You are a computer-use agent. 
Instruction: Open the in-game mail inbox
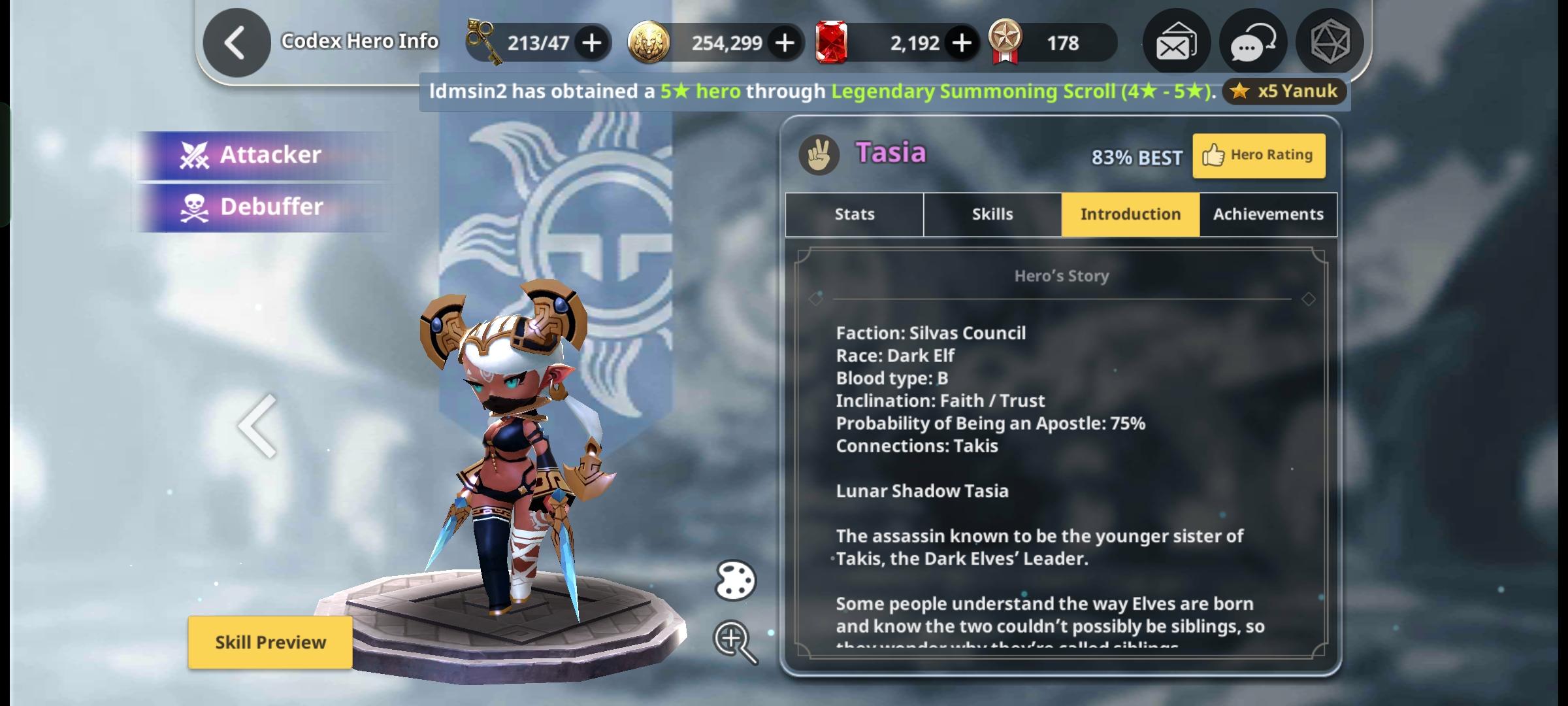pos(1176,42)
